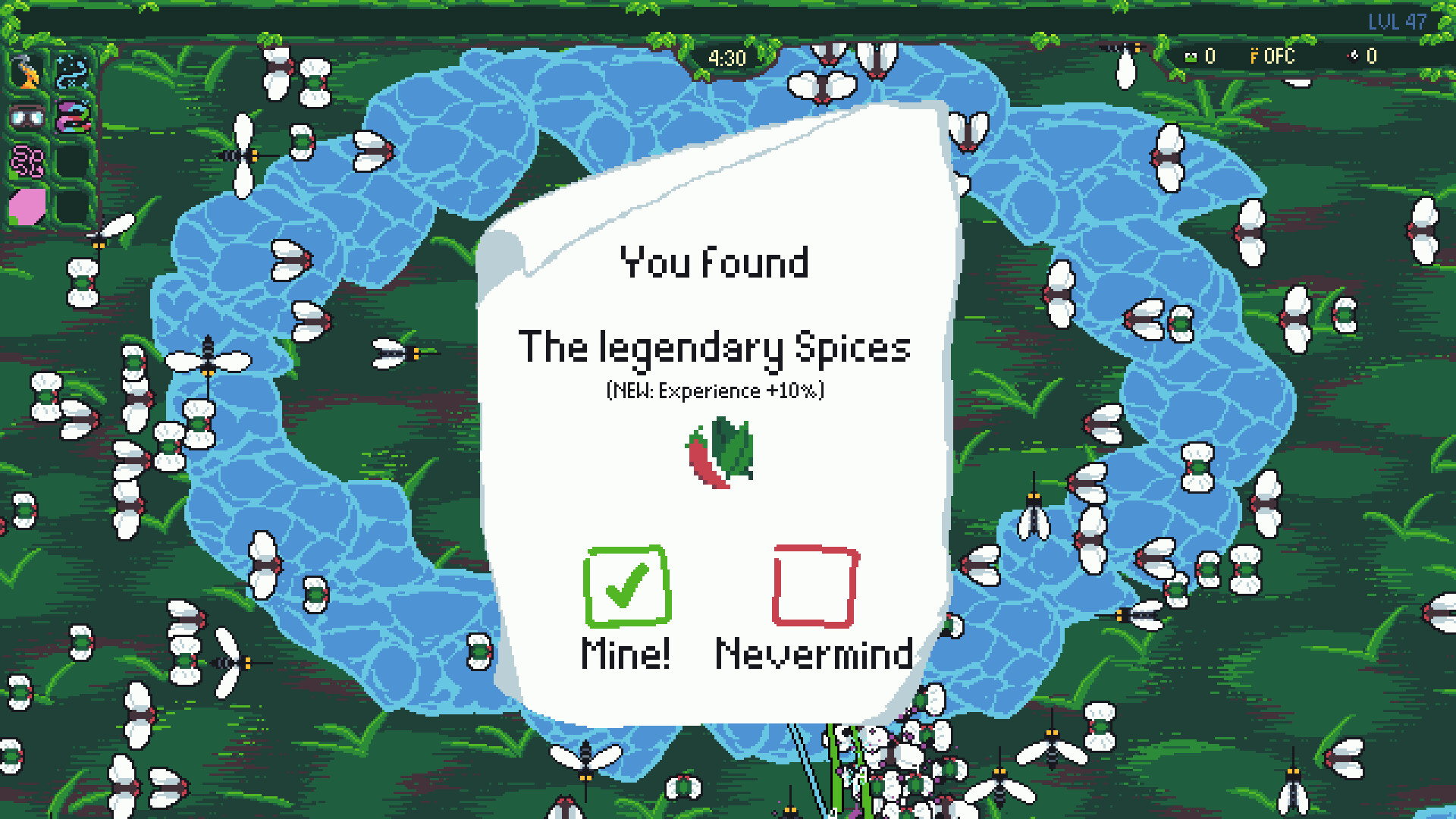The width and height of the screenshot is (1456, 819).
Task: Select the pickaxe tool in the sidebar
Action: (27, 72)
